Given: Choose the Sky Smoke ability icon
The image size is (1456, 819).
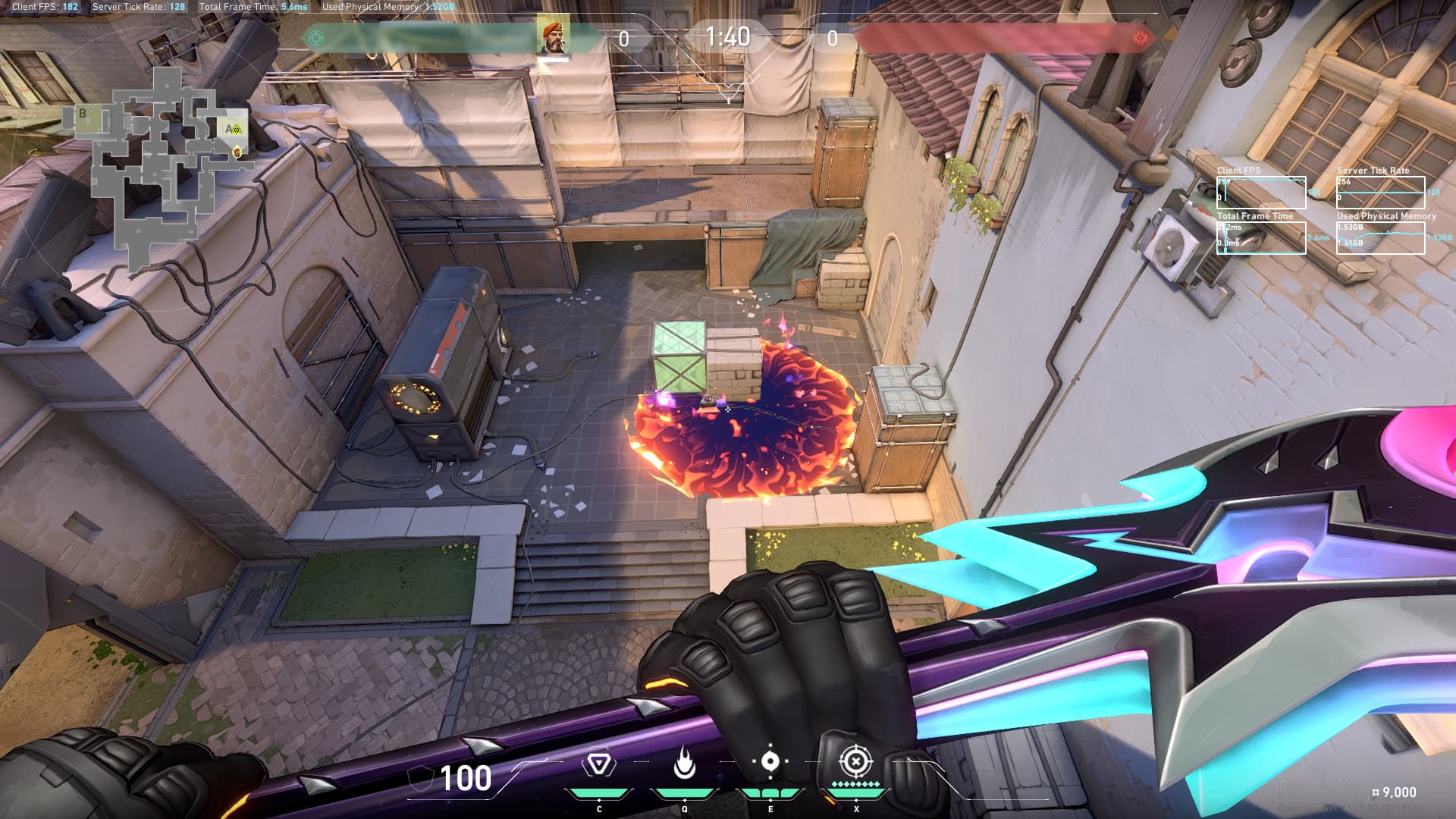Looking at the screenshot, I should click(770, 762).
